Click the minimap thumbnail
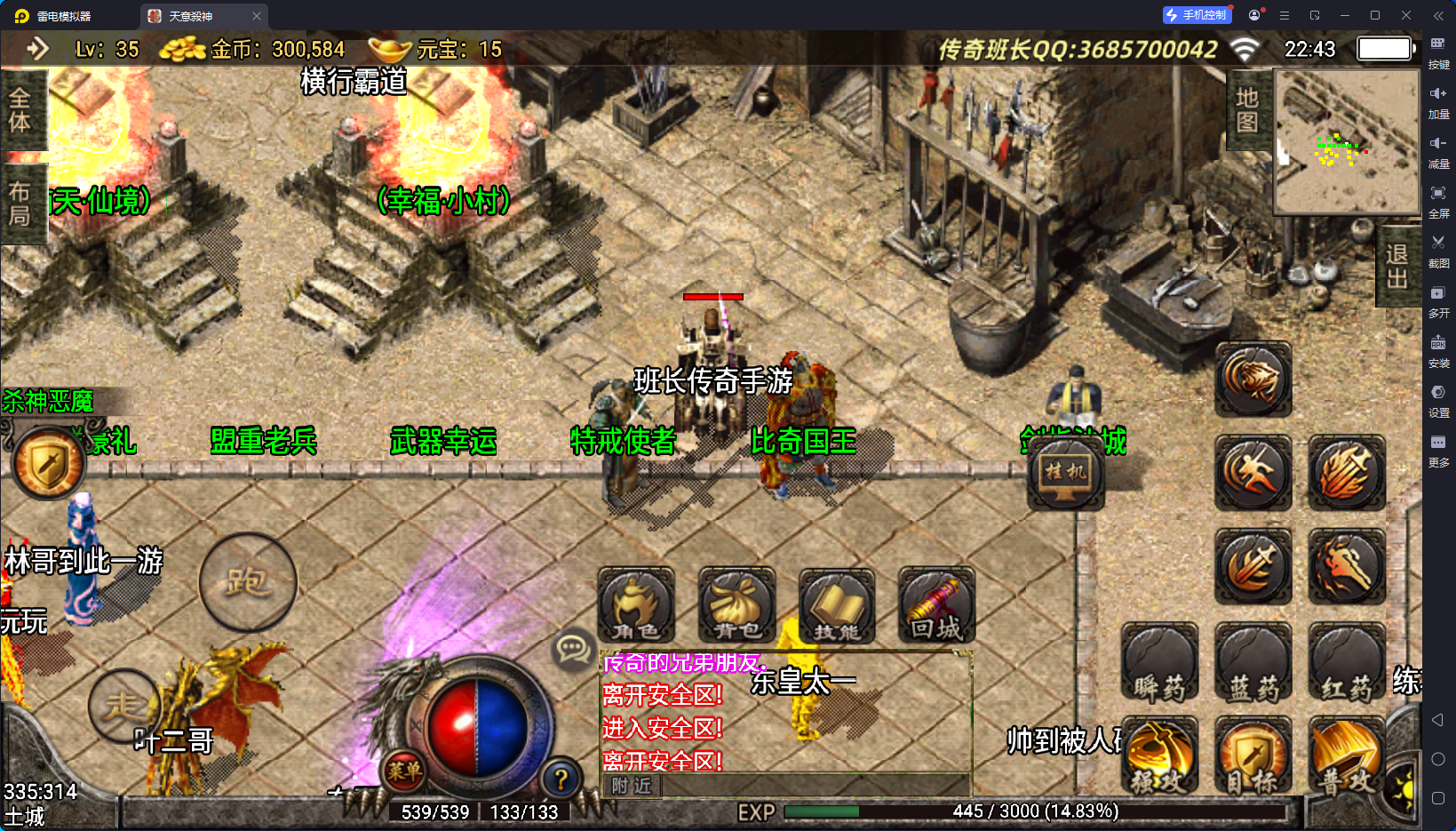The image size is (1456, 831). tap(1347, 142)
